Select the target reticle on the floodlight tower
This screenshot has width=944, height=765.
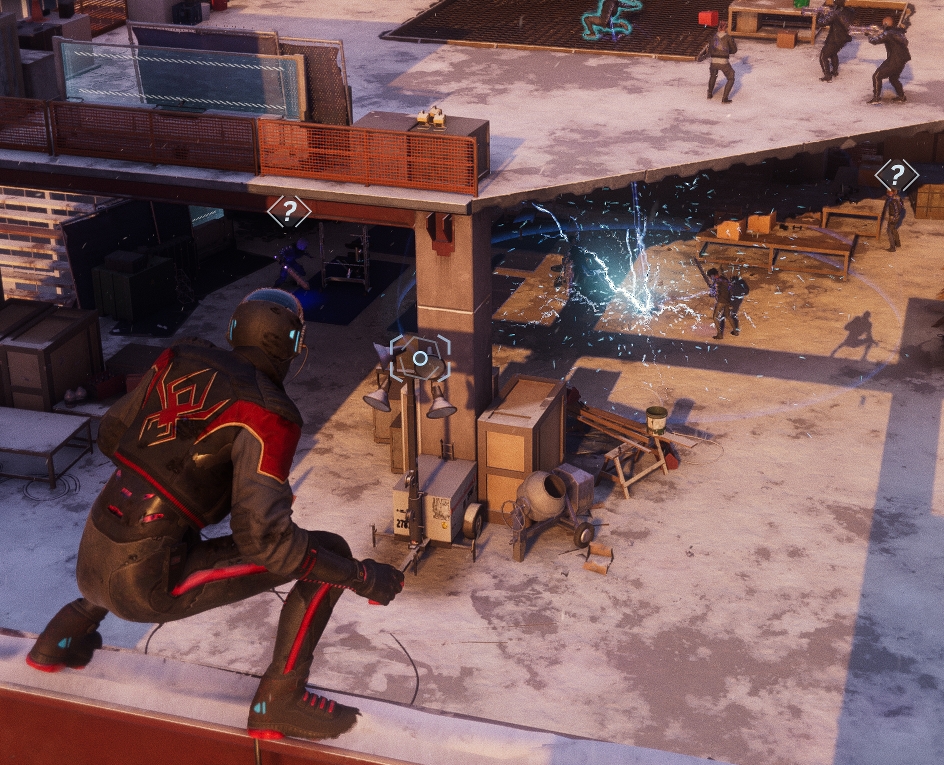pos(420,357)
